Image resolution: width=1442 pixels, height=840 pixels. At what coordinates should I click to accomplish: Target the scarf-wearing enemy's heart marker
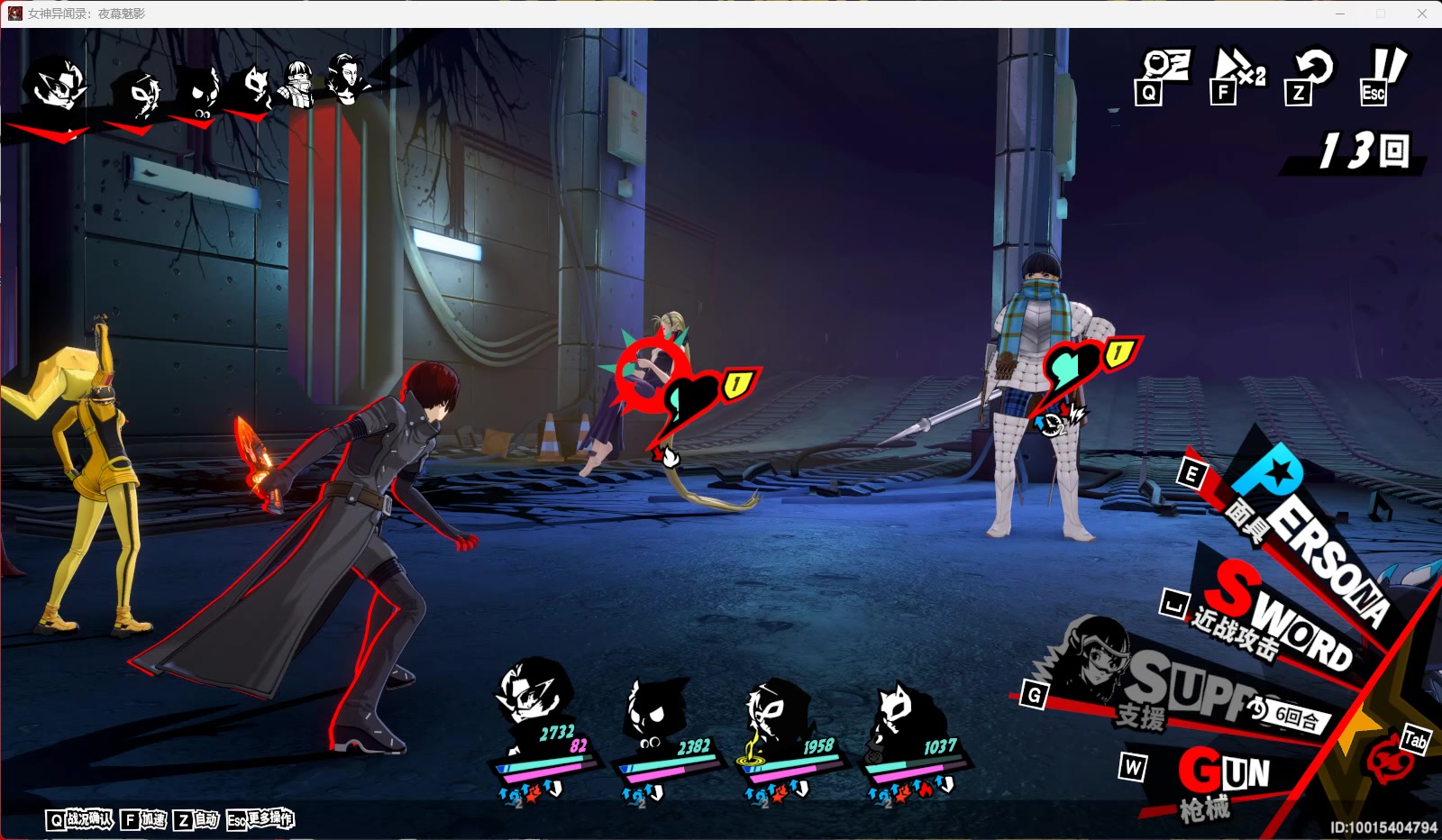[x=1071, y=368]
